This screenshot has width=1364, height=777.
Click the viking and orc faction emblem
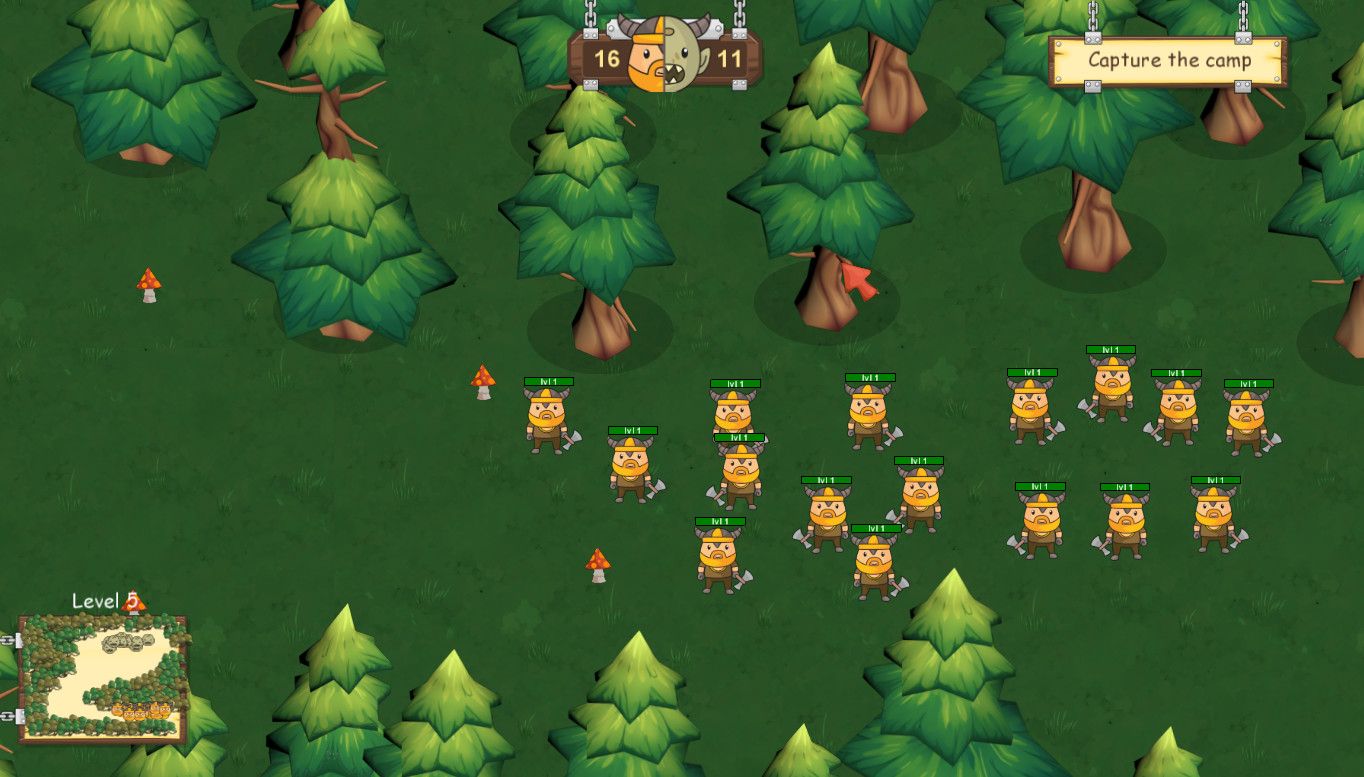[665, 55]
